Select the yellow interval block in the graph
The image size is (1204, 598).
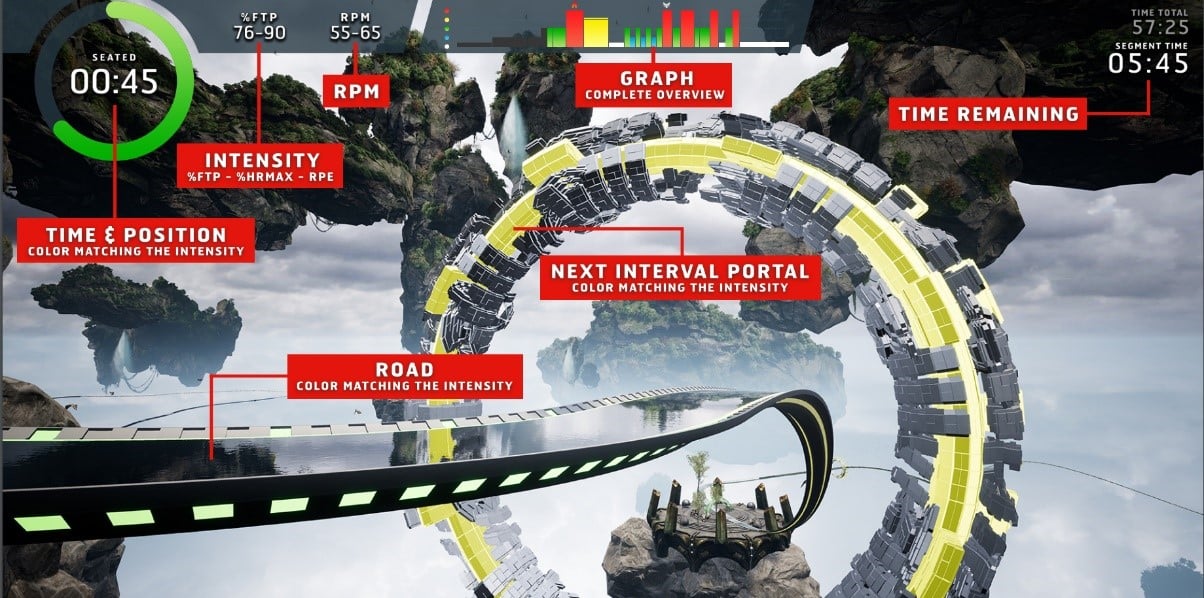pyautogui.click(x=596, y=31)
